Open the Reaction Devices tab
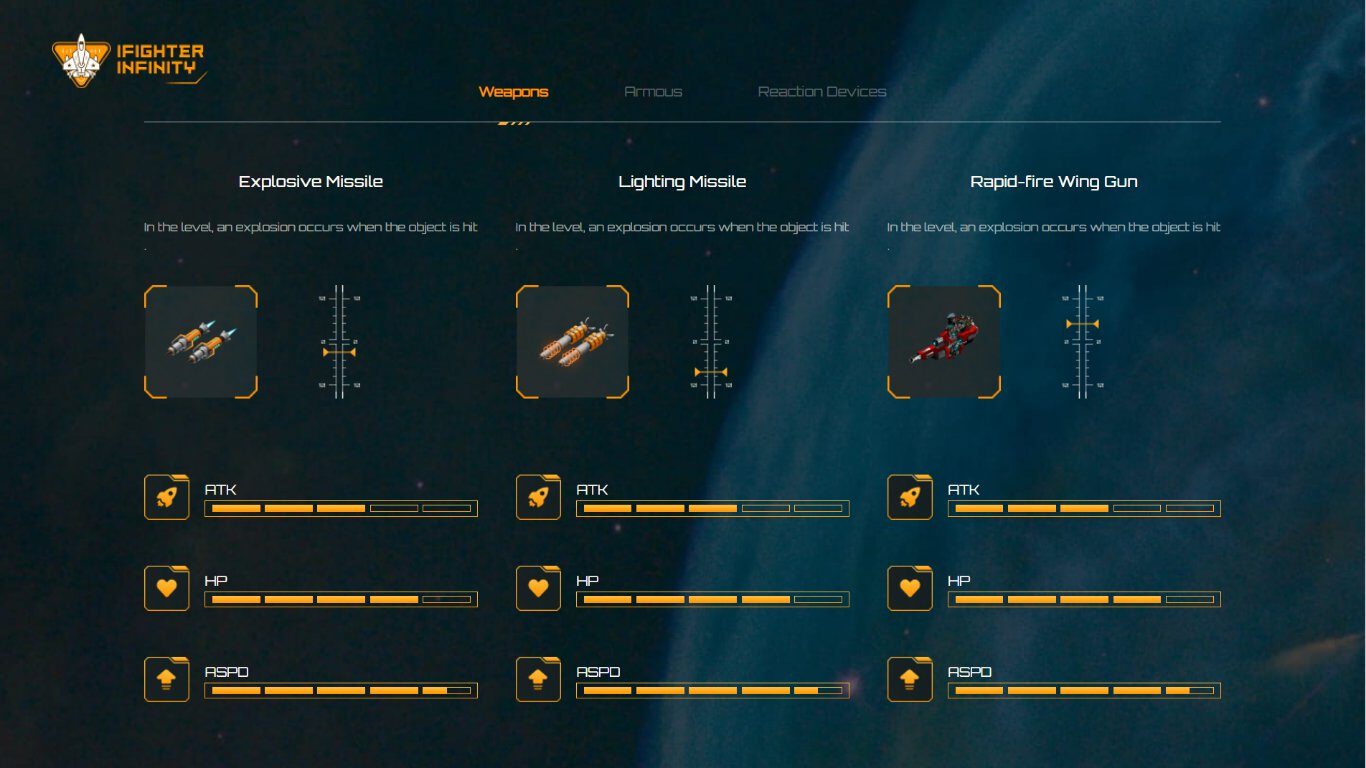The image size is (1366, 768). [x=822, y=91]
